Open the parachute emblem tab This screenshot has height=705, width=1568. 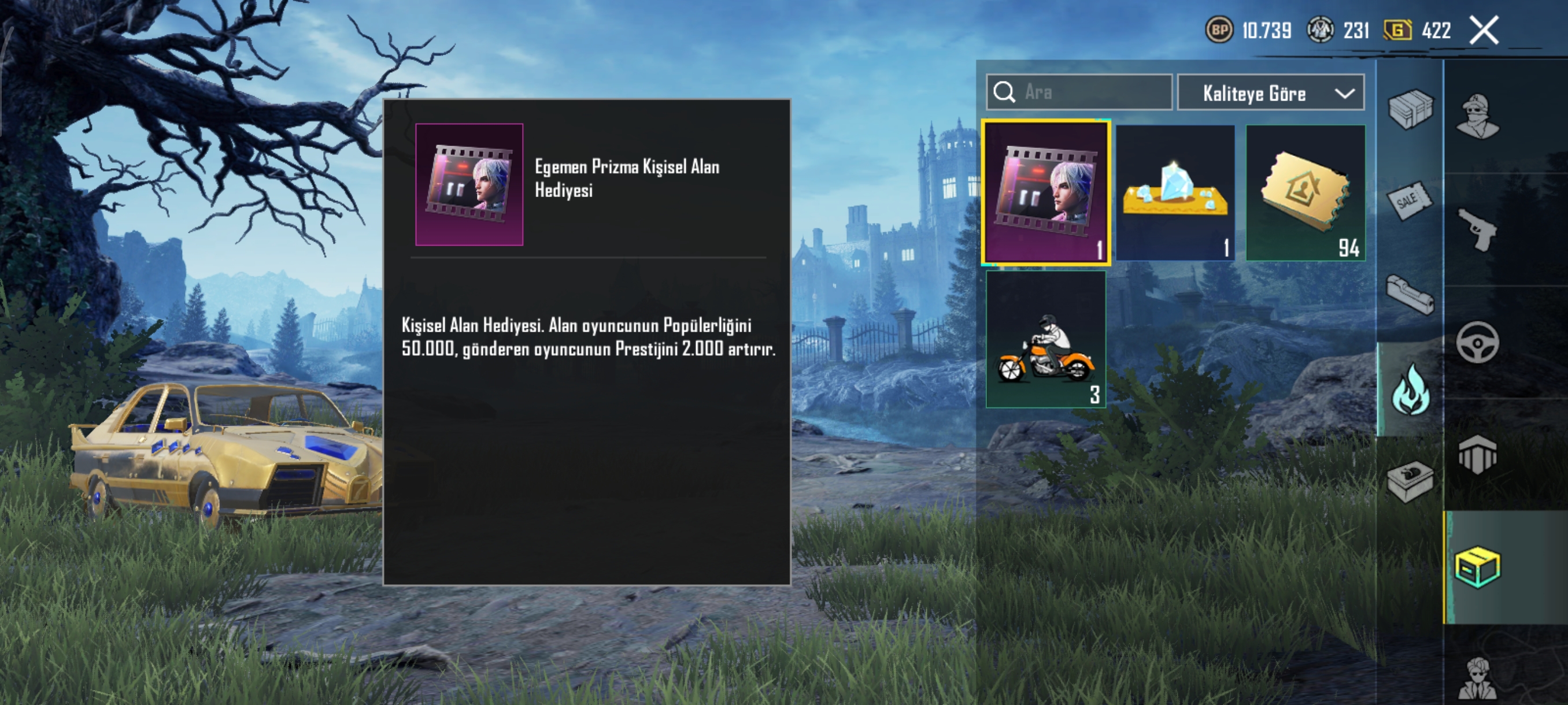(1477, 454)
